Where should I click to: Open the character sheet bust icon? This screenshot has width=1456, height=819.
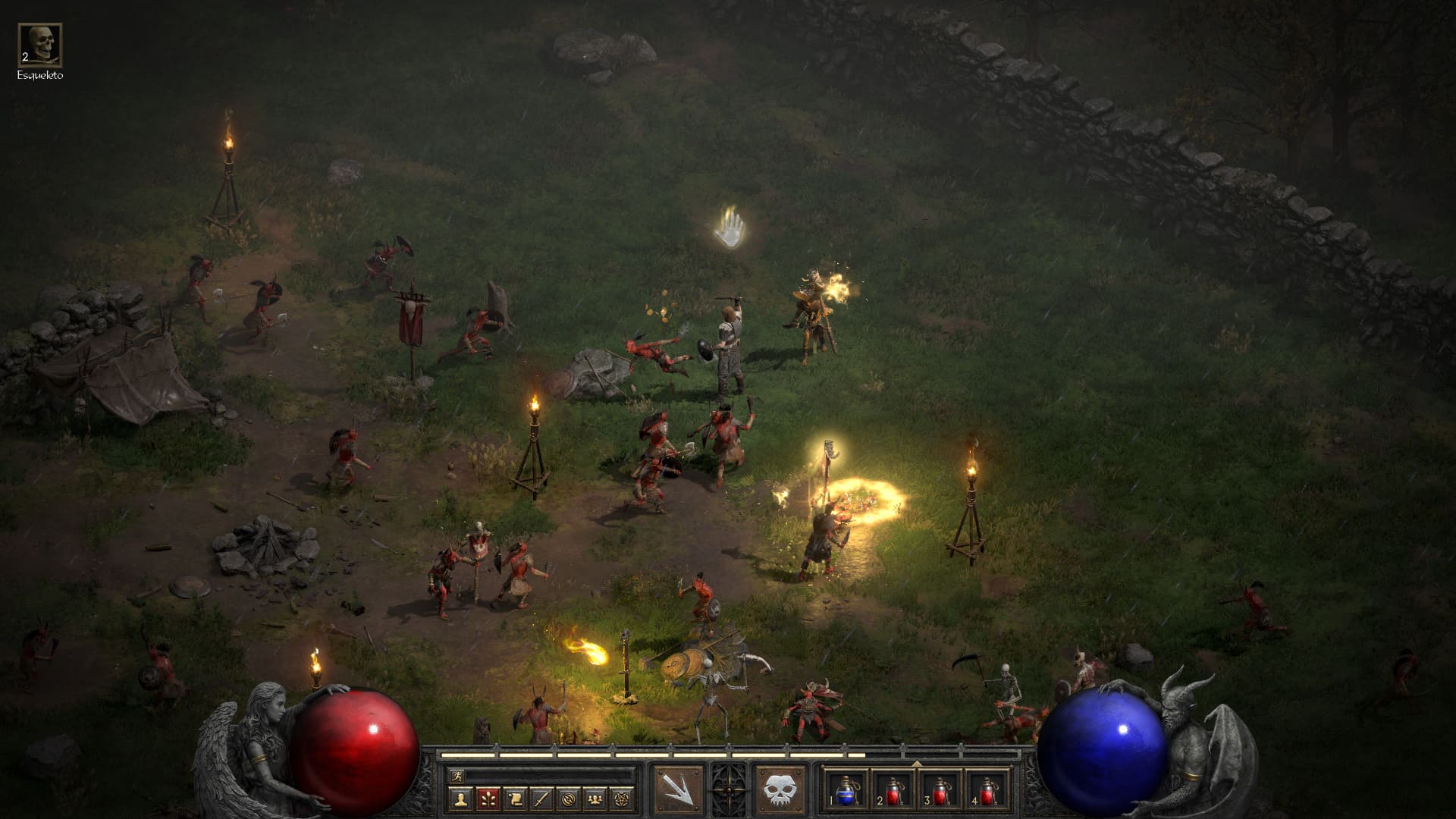pyautogui.click(x=460, y=799)
